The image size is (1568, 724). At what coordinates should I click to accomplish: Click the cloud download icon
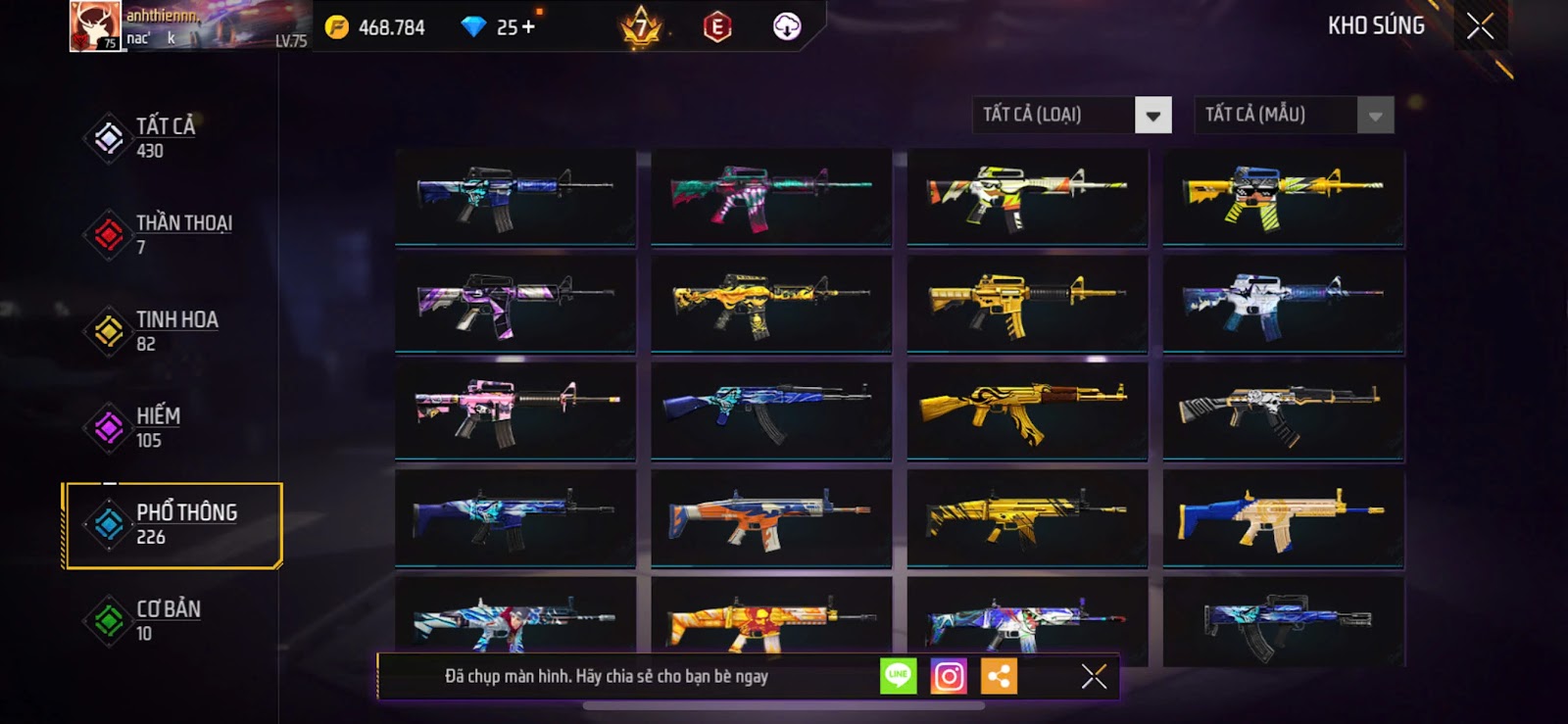click(x=787, y=26)
